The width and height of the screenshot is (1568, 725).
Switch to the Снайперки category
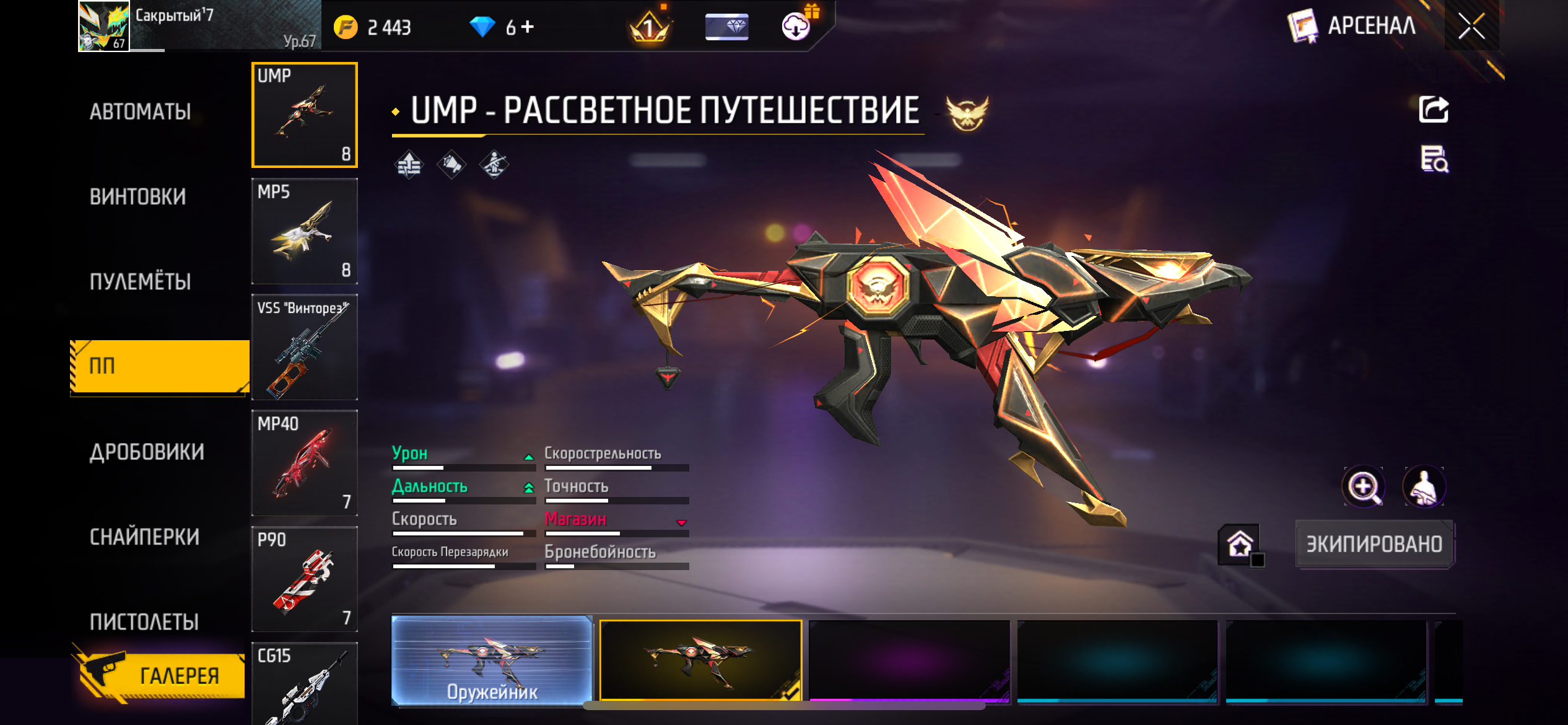click(145, 537)
